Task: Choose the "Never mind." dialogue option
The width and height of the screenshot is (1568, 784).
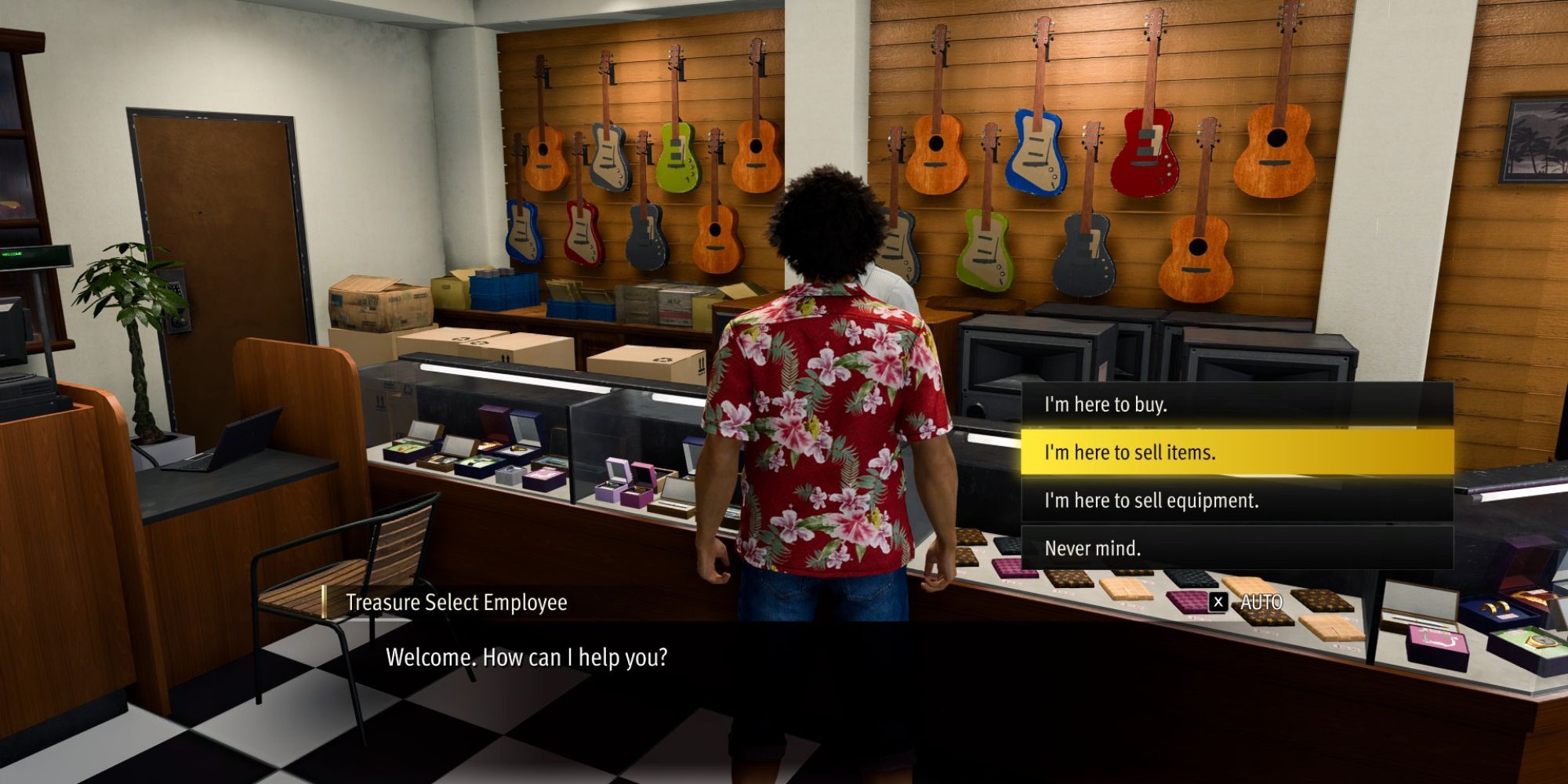Action: [x=1236, y=548]
